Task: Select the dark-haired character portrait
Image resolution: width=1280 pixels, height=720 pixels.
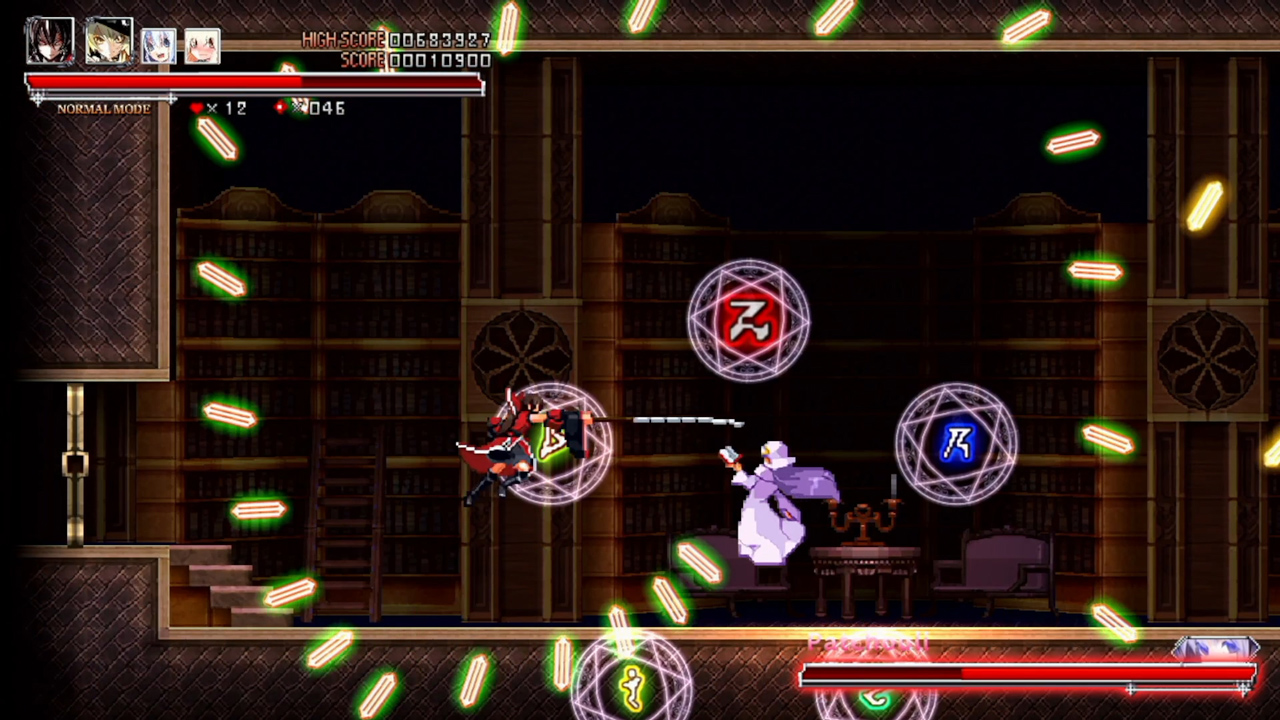Action: (49, 40)
